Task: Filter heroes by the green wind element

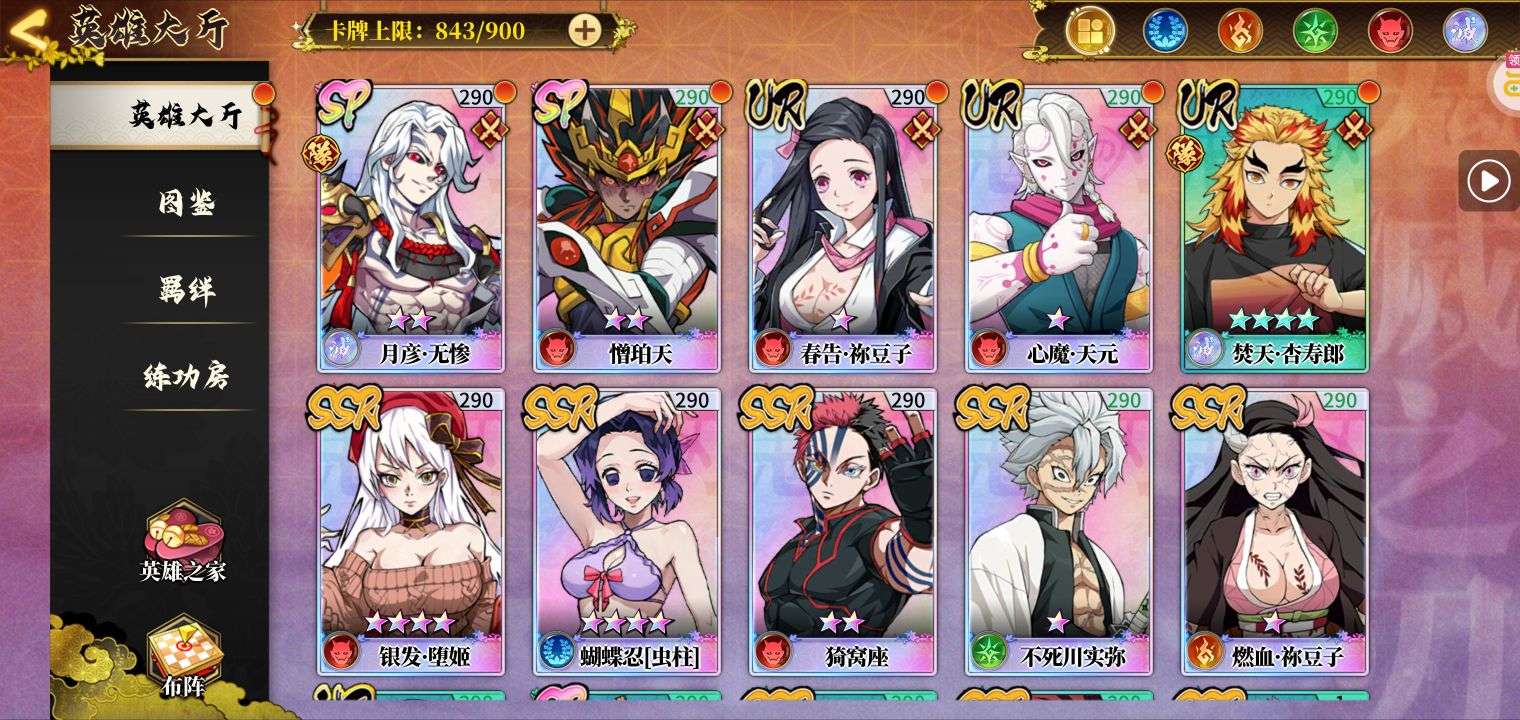Action: (x=1315, y=30)
